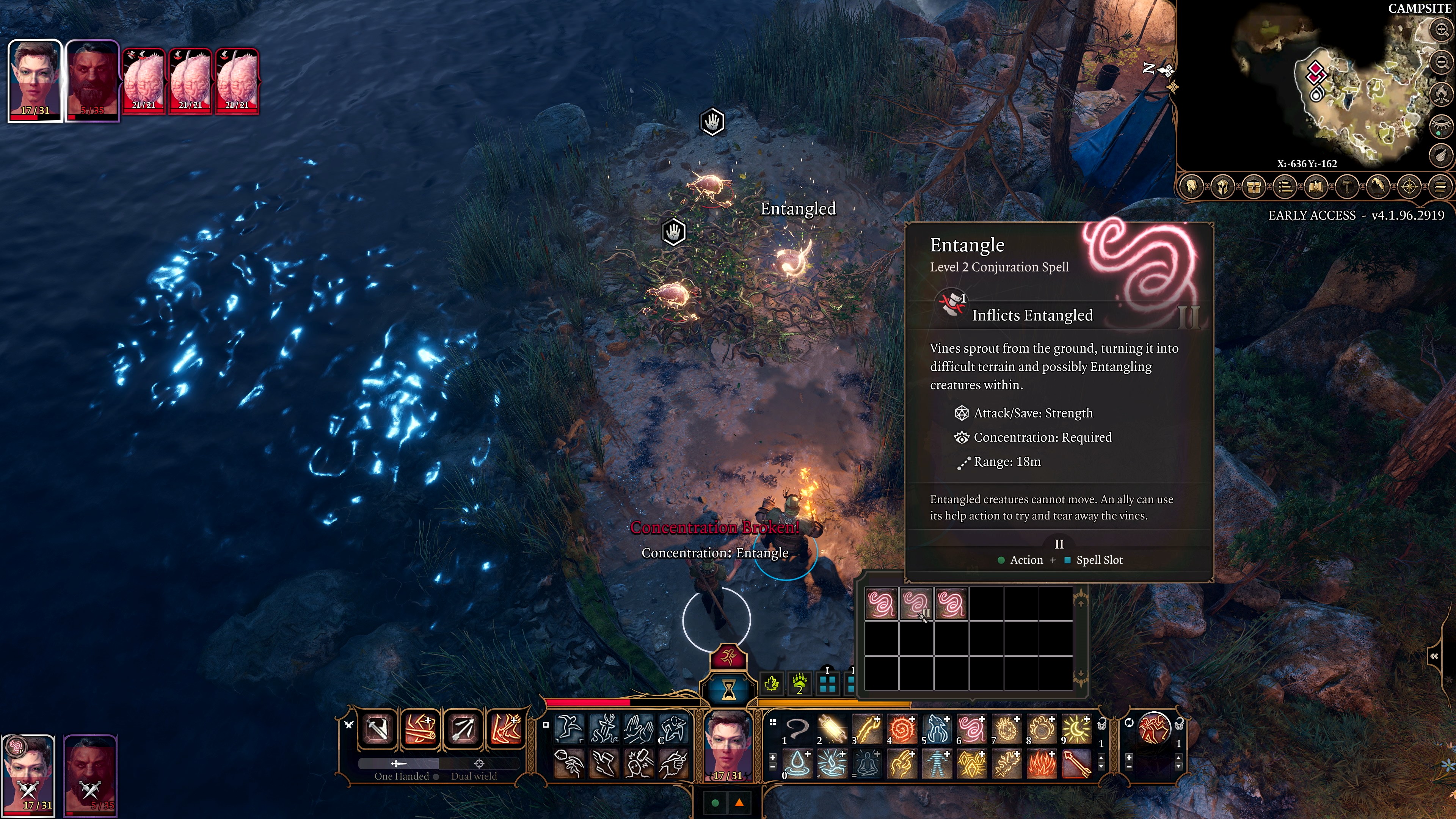
Task: Select the bearded companion's party portrait
Action: click(x=91, y=774)
